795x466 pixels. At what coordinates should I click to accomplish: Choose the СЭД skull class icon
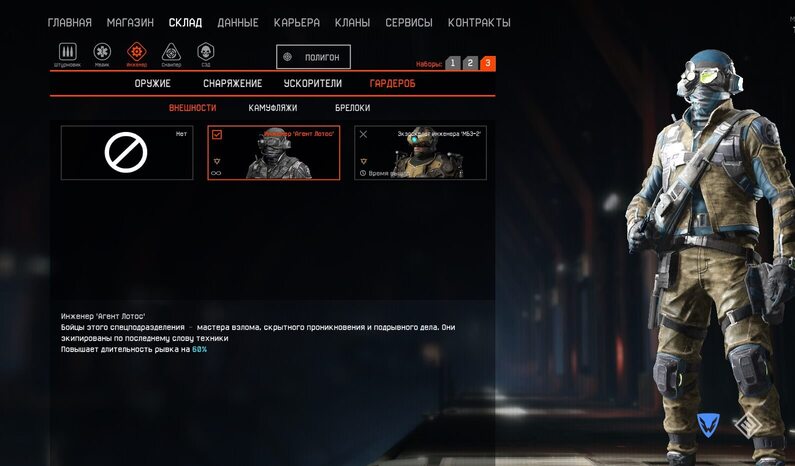[x=206, y=53]
